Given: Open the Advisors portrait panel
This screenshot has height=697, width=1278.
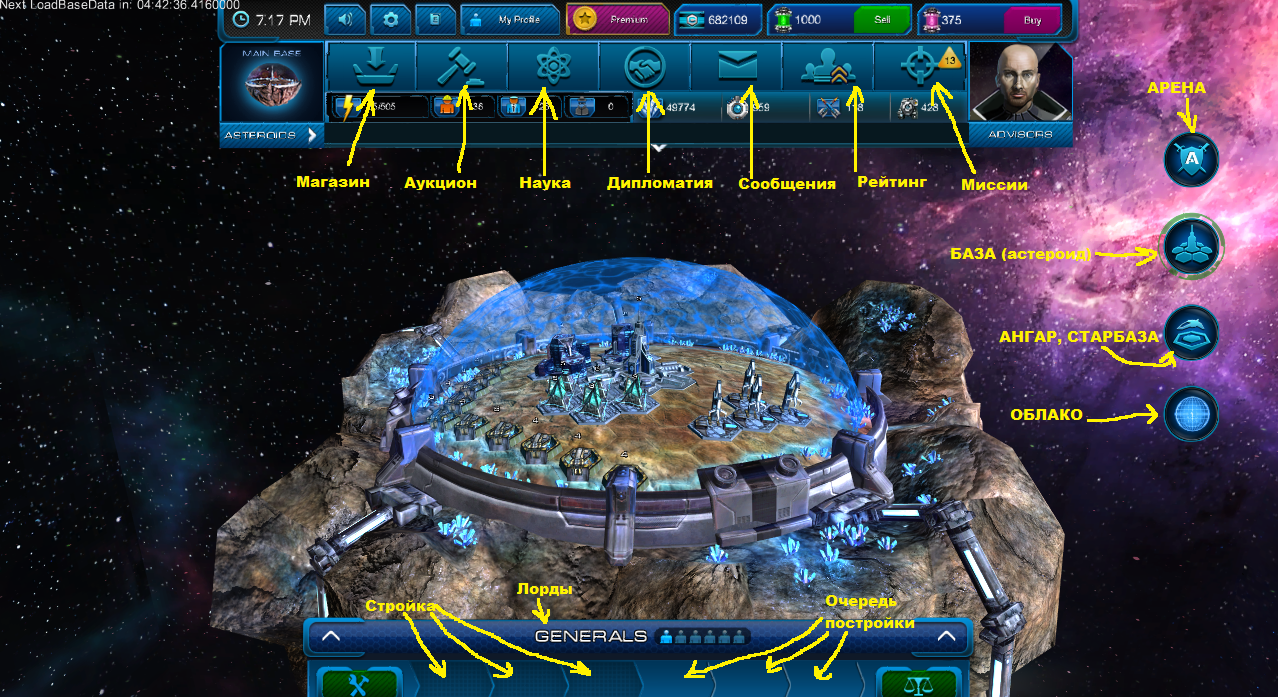Looking at the screenshot, I should point(1019,88).
